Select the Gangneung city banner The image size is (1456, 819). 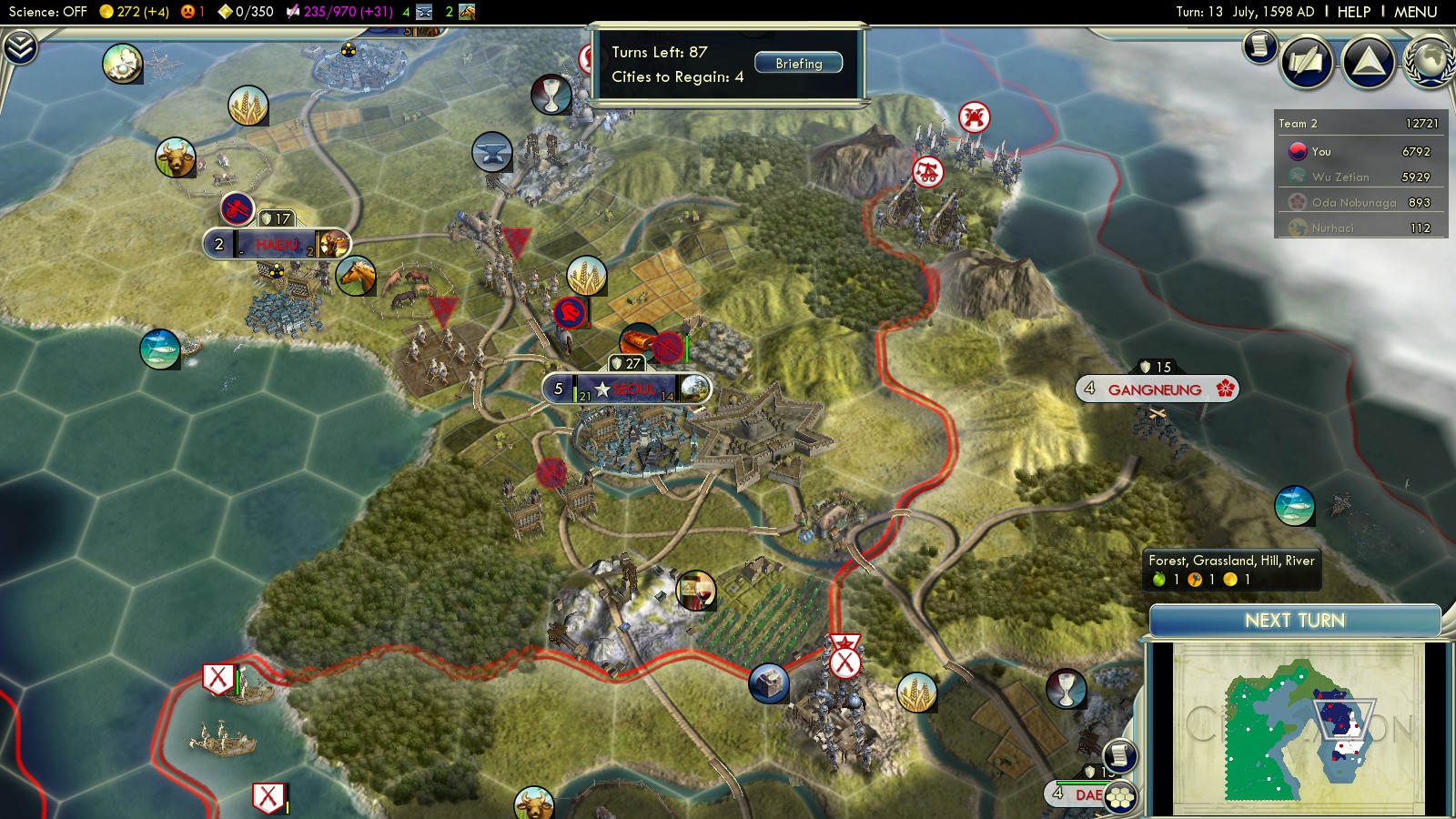click(1155, 389)
